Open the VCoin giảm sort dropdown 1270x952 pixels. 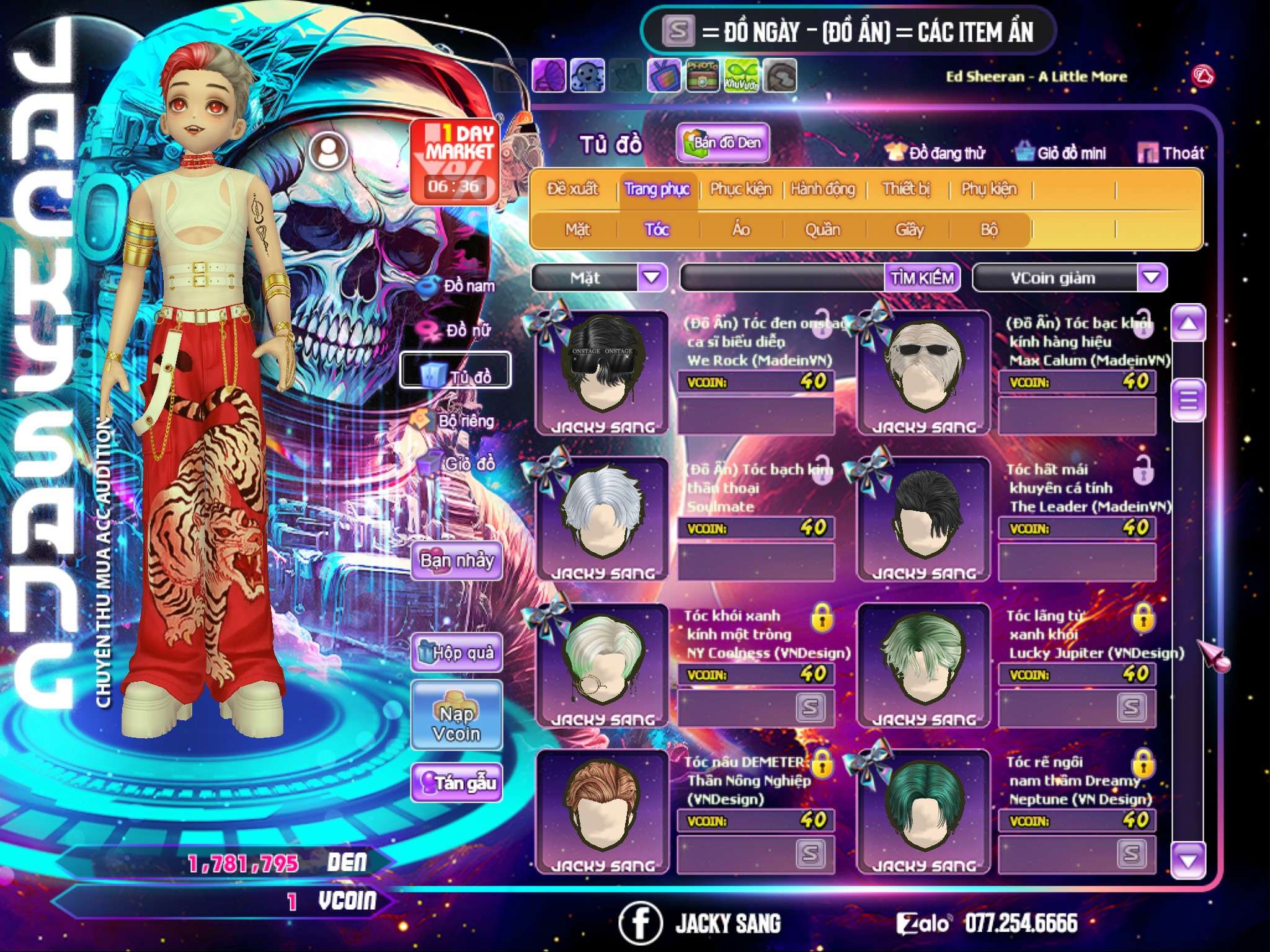click(1152, 278)
